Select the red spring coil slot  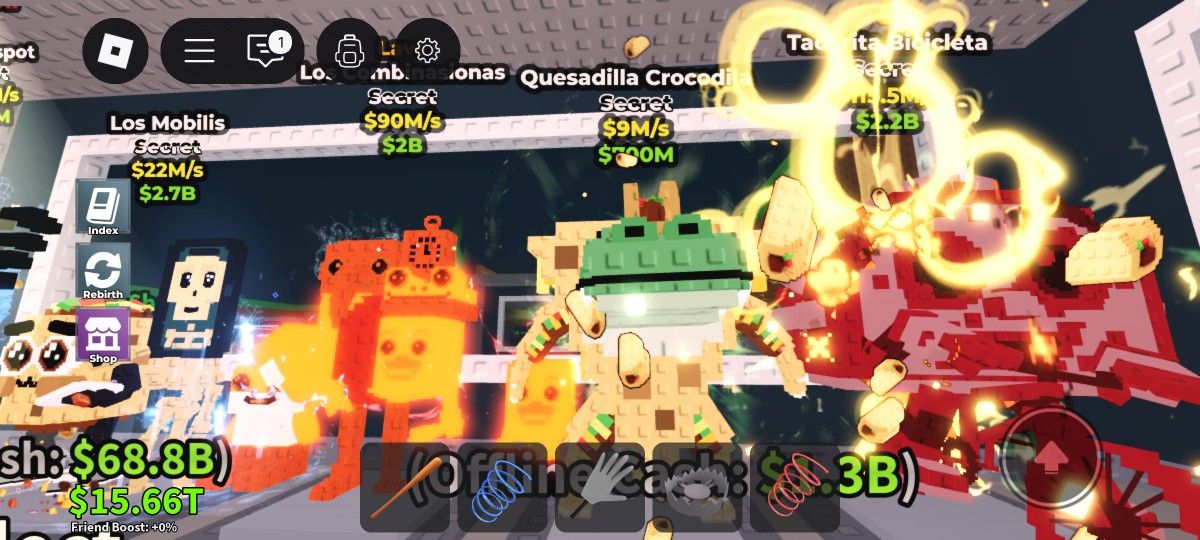click(x=794, y=487)
